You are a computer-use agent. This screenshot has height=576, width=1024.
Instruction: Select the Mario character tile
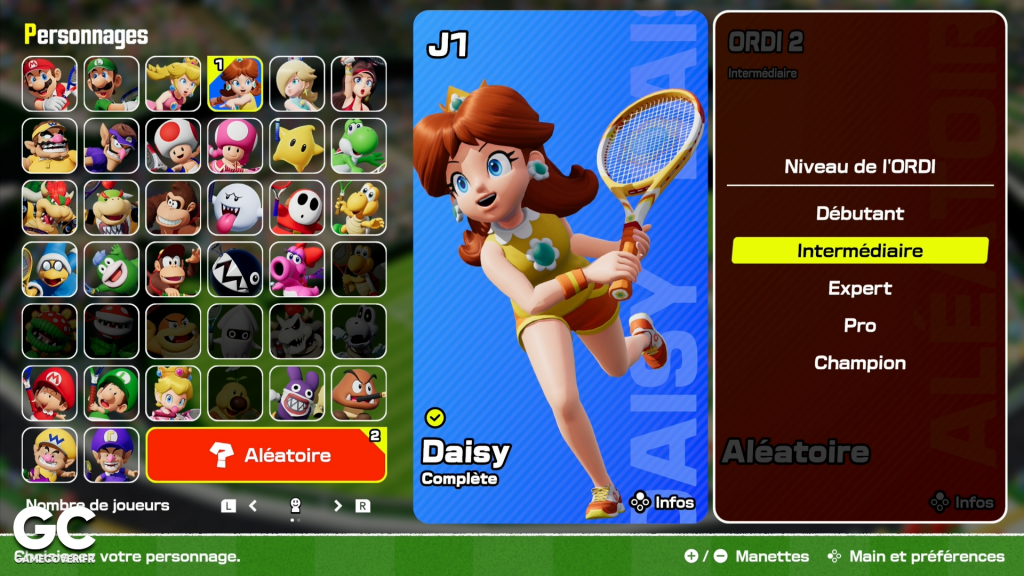[x=50, y=83]
